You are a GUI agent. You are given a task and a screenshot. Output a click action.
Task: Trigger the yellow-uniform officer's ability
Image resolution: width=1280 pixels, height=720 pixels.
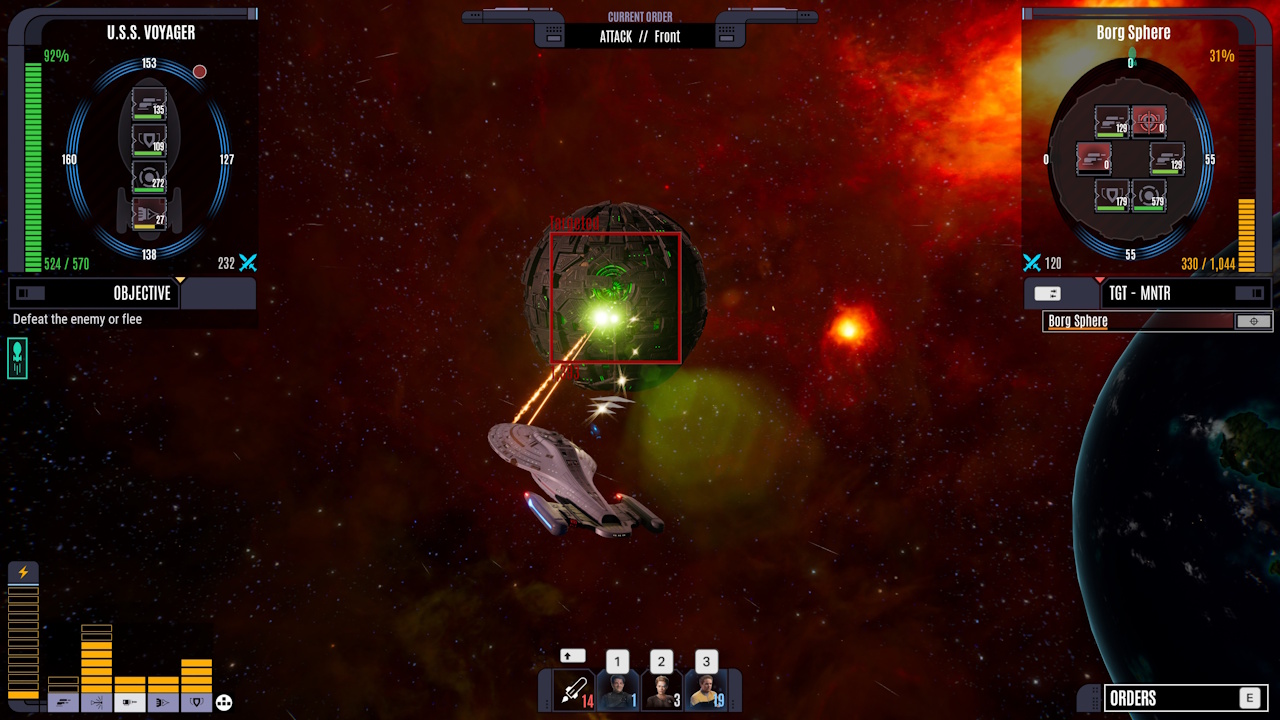(x=705, y=690)
